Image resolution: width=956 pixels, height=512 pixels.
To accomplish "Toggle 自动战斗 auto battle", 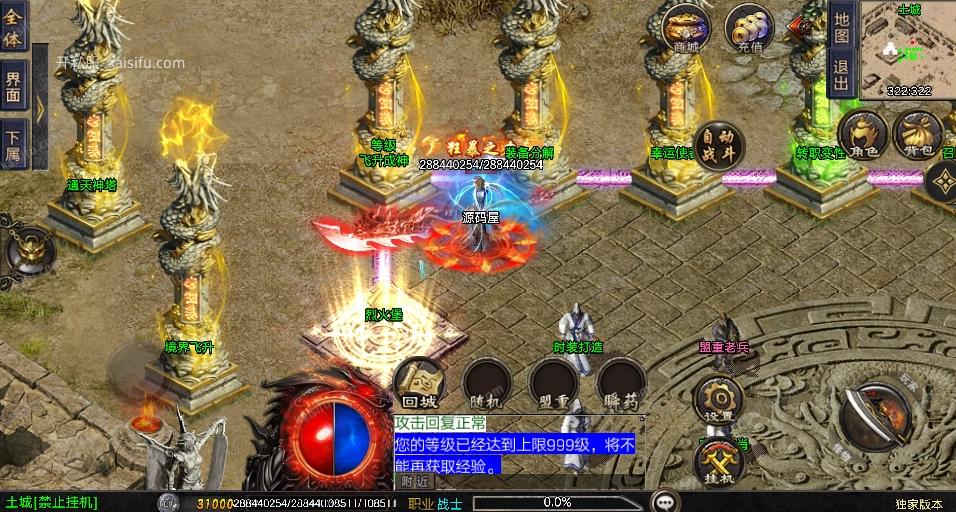I will [719, 147].
